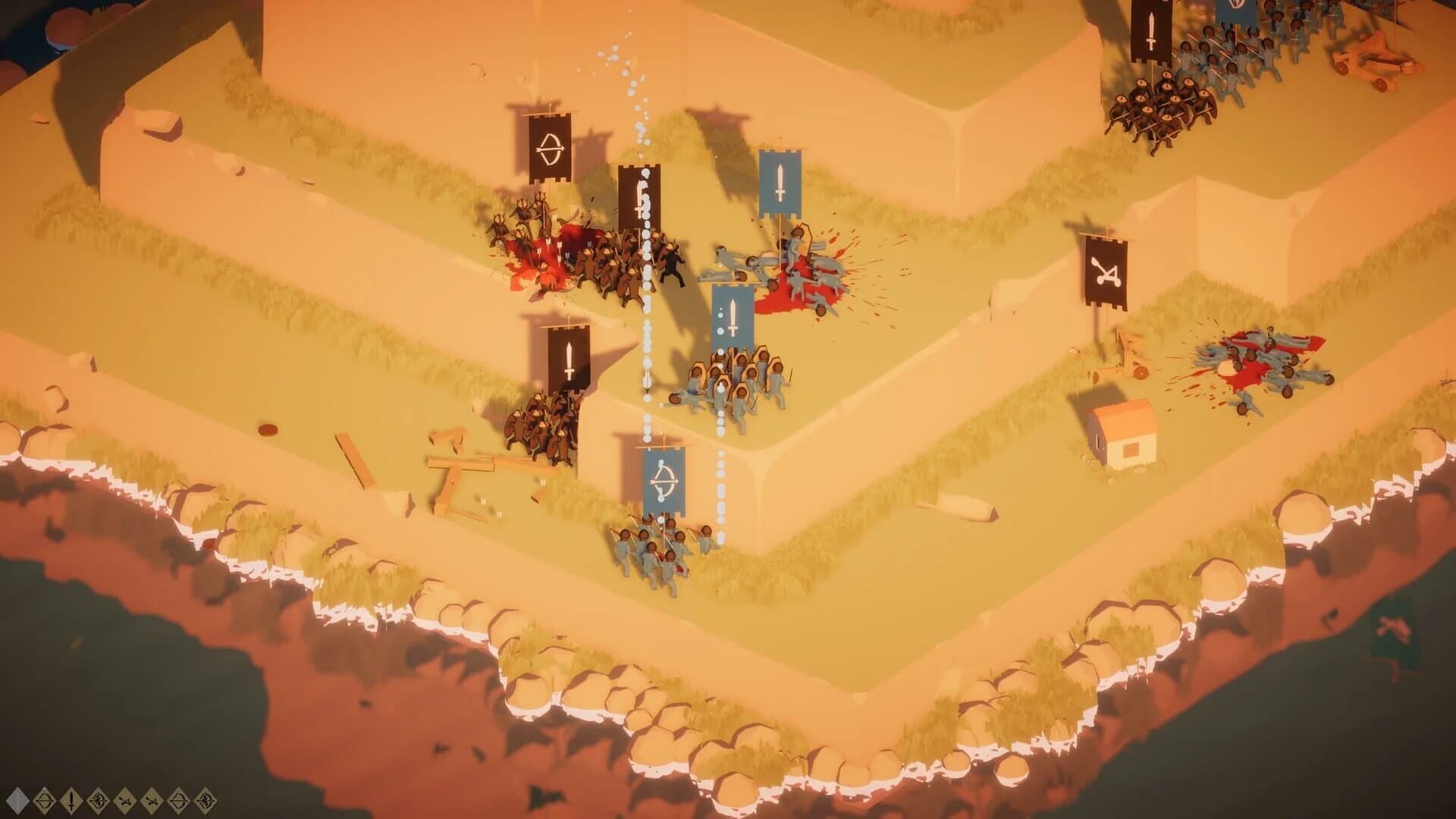
Task: Select the rightmost unit icon in bottom bar
Action: (205, 800)
